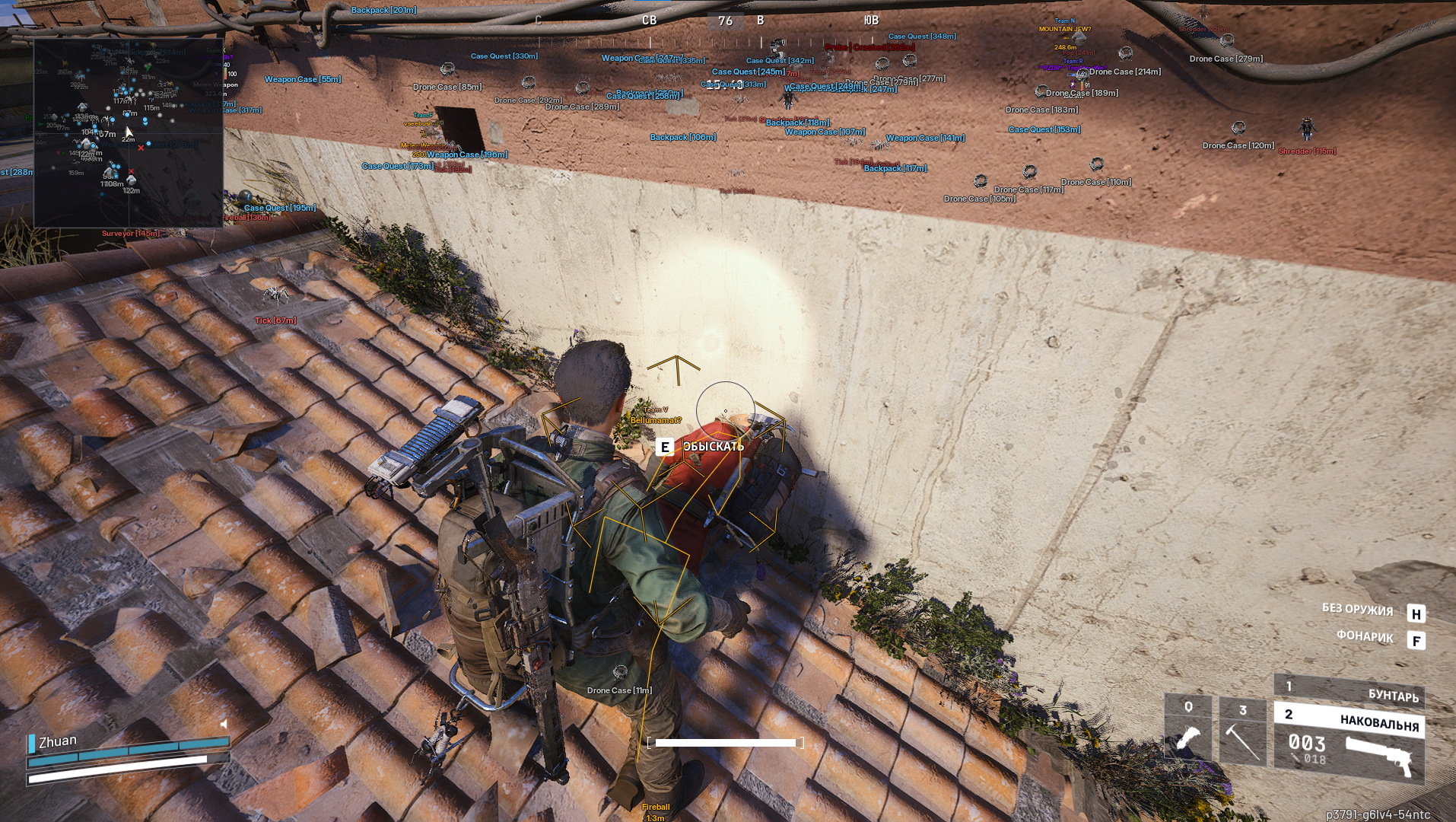The height and width of the screenshot is (822, 1456).
Task: Select the Бунтарь weapon slot
Action: click(x=1349, y=690)
